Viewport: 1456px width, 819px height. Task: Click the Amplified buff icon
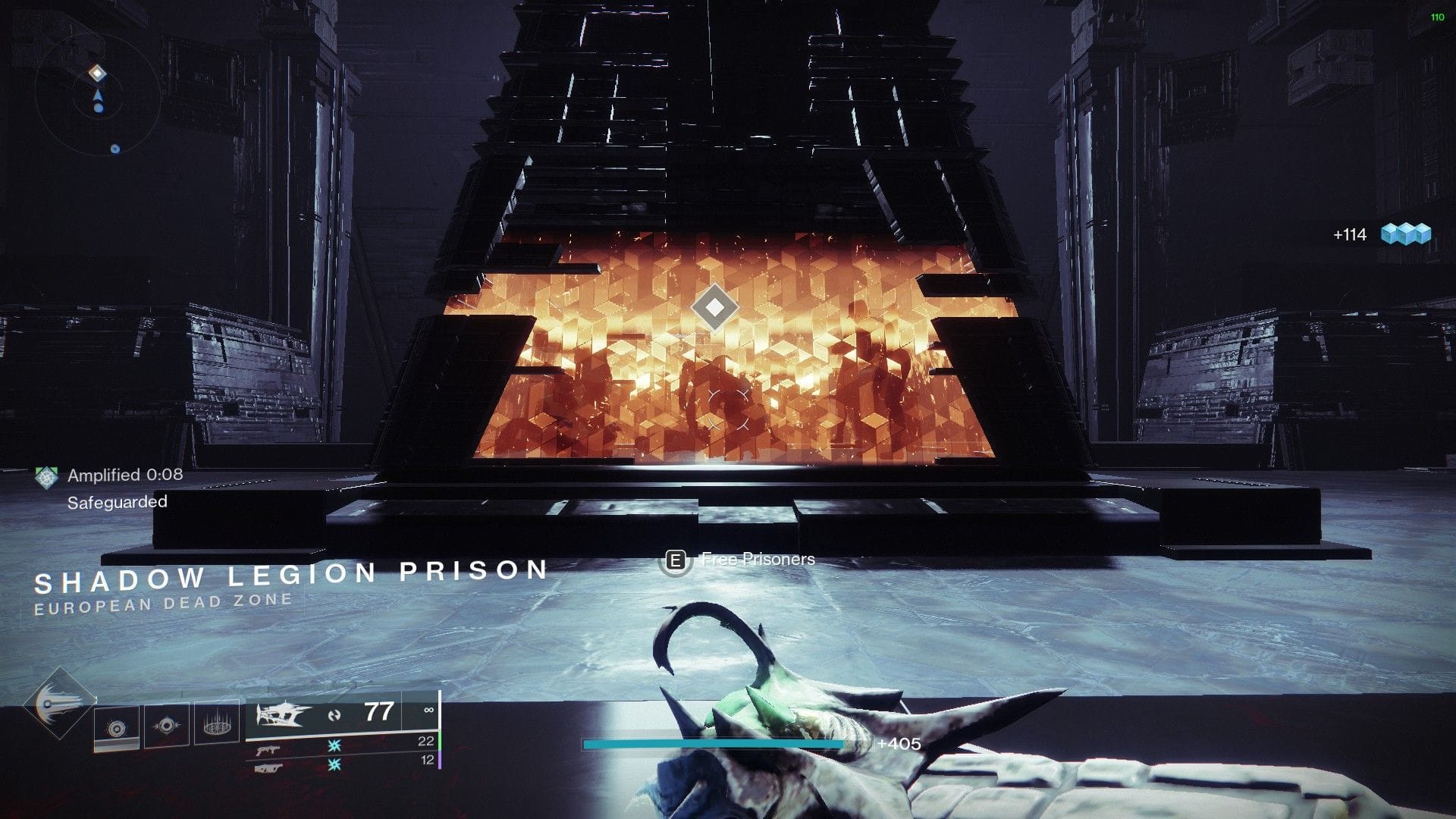45,476
